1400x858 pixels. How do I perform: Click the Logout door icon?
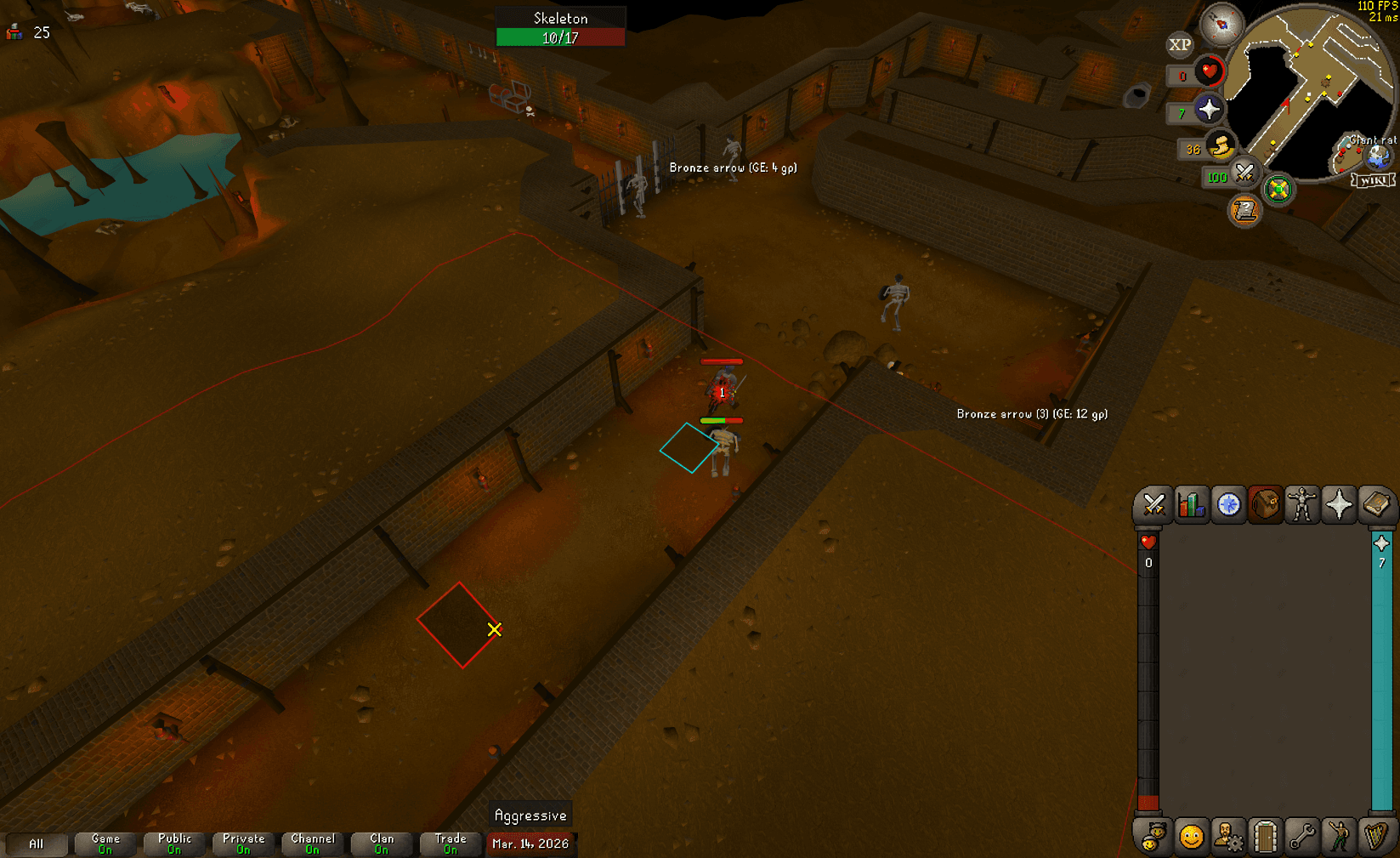(x=1267, y=836)
